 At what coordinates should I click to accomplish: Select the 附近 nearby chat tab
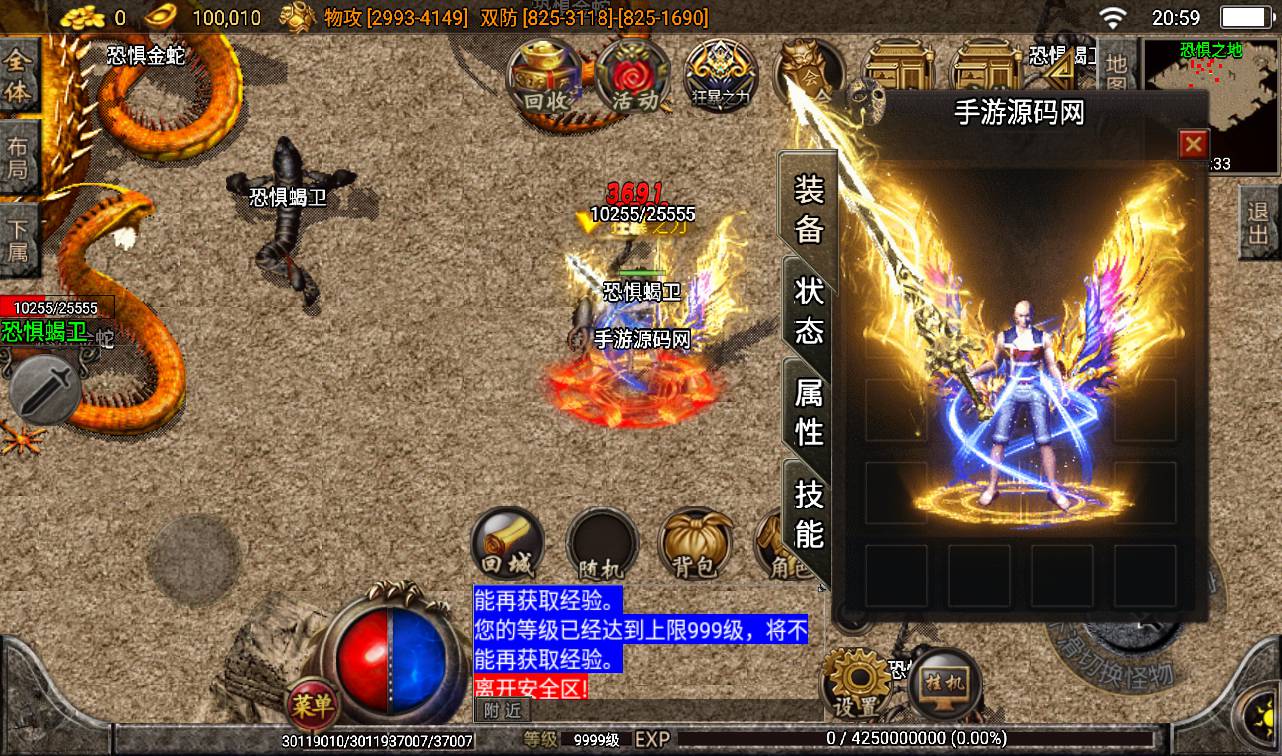(503, 710)
